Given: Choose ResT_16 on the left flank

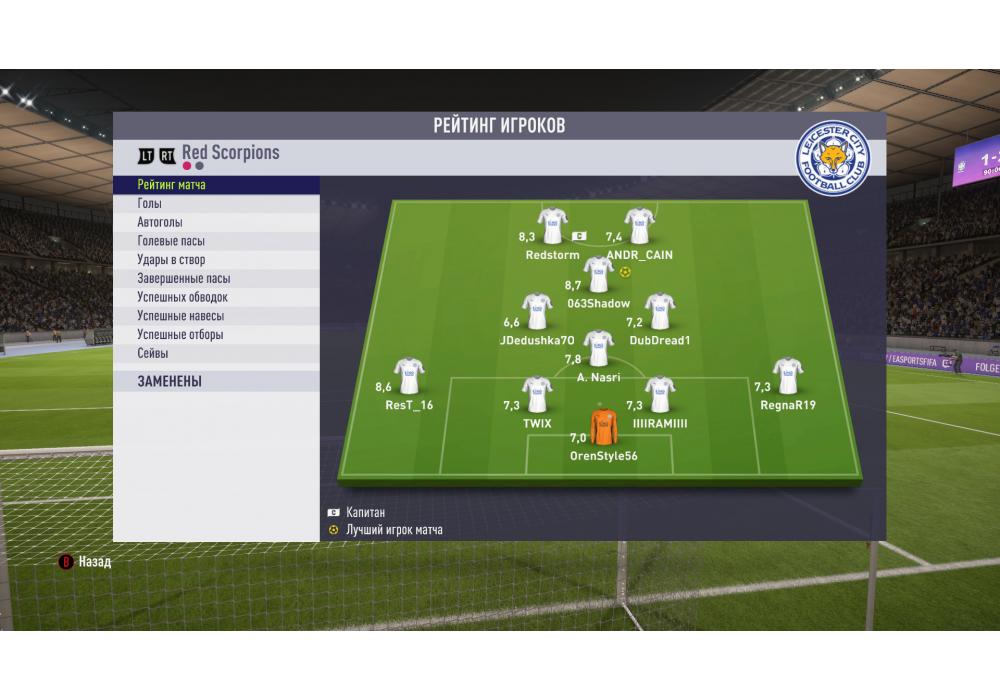Looking at the screenshot, I should pos(408,376).
